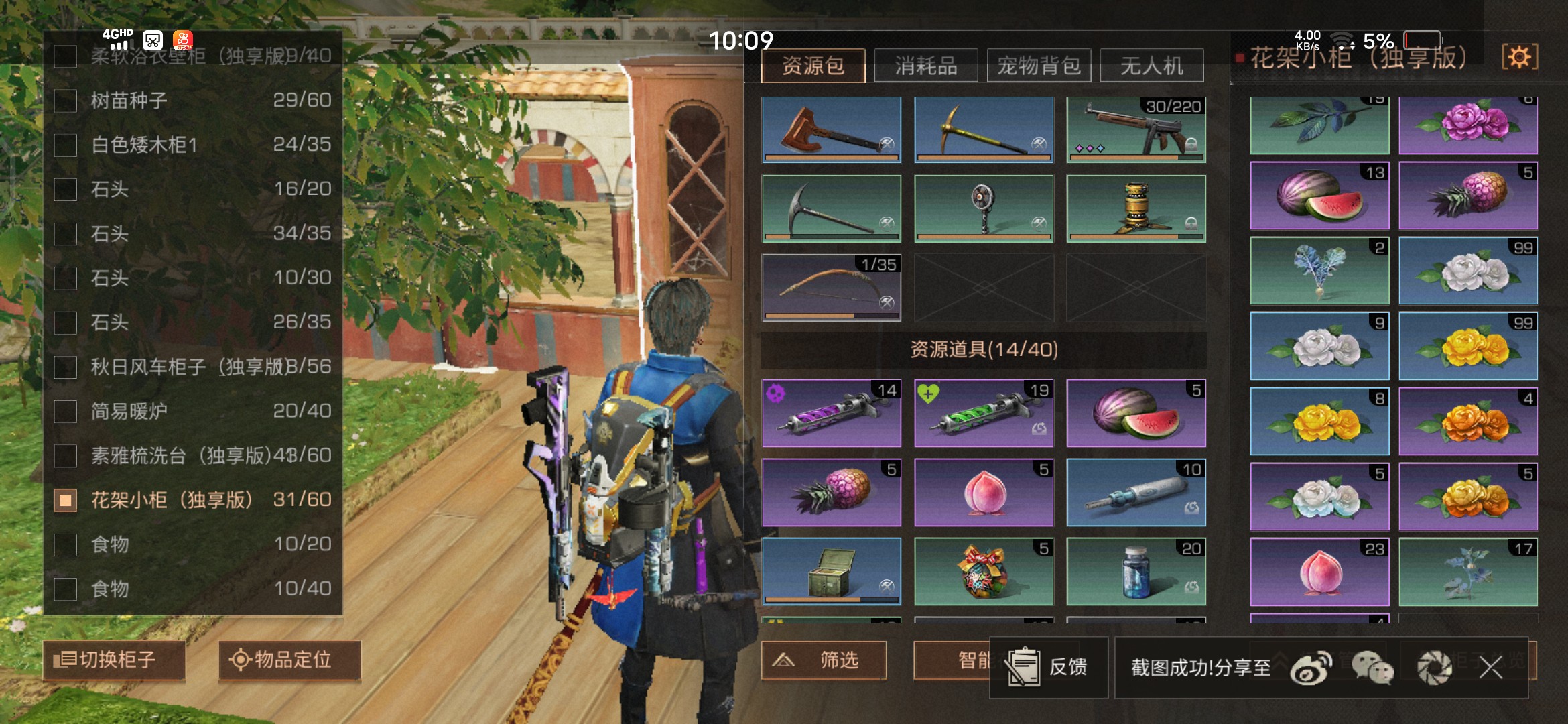Select the 无人机 tab
This screenshot has height=724, width=1568.
pos(1152,66)
